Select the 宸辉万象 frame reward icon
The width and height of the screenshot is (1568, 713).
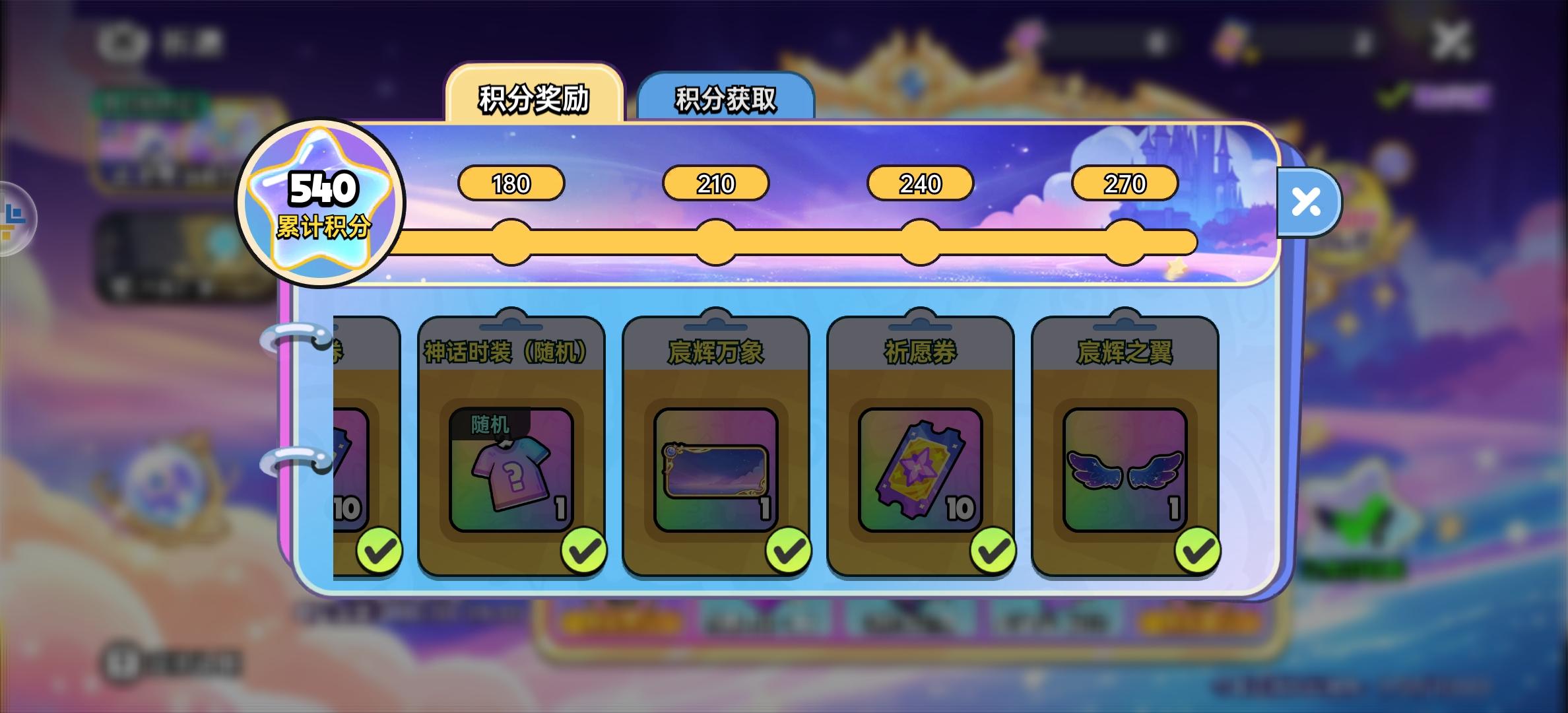tap(715, 467)
